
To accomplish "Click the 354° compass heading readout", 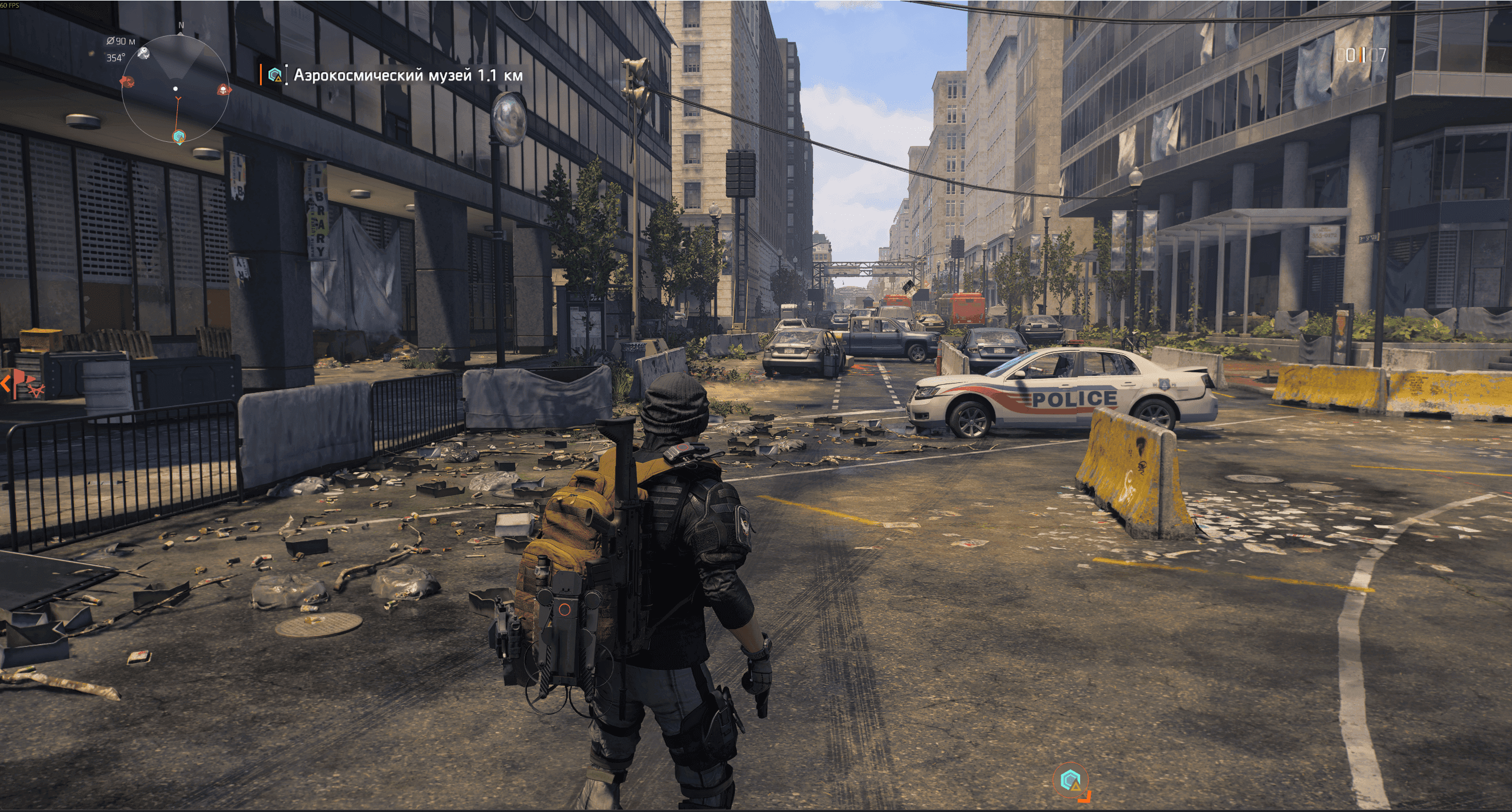I will pos(116,57).
